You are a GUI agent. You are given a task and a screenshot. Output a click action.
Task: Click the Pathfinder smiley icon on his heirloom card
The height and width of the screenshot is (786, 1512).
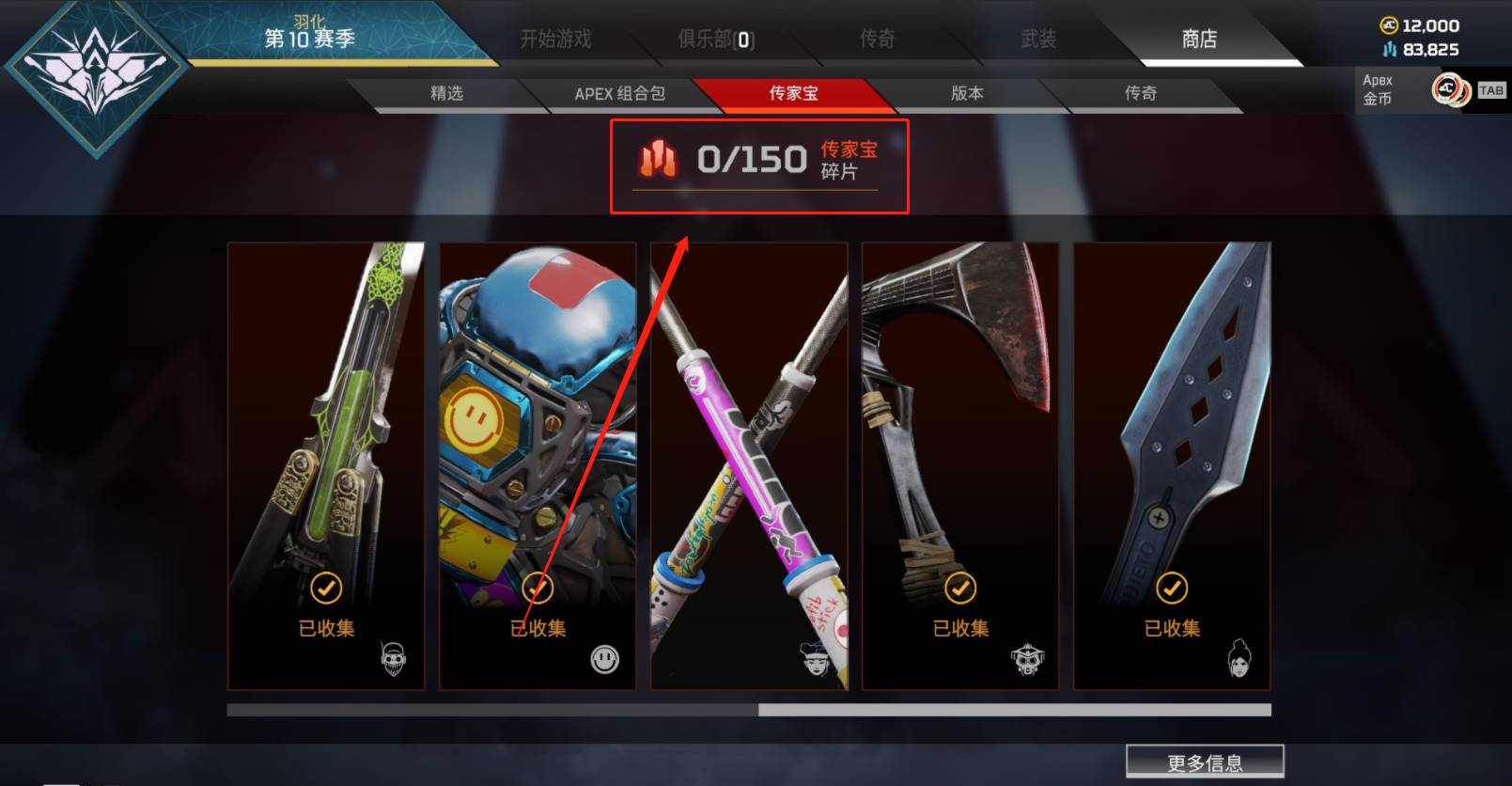(604, 660)
